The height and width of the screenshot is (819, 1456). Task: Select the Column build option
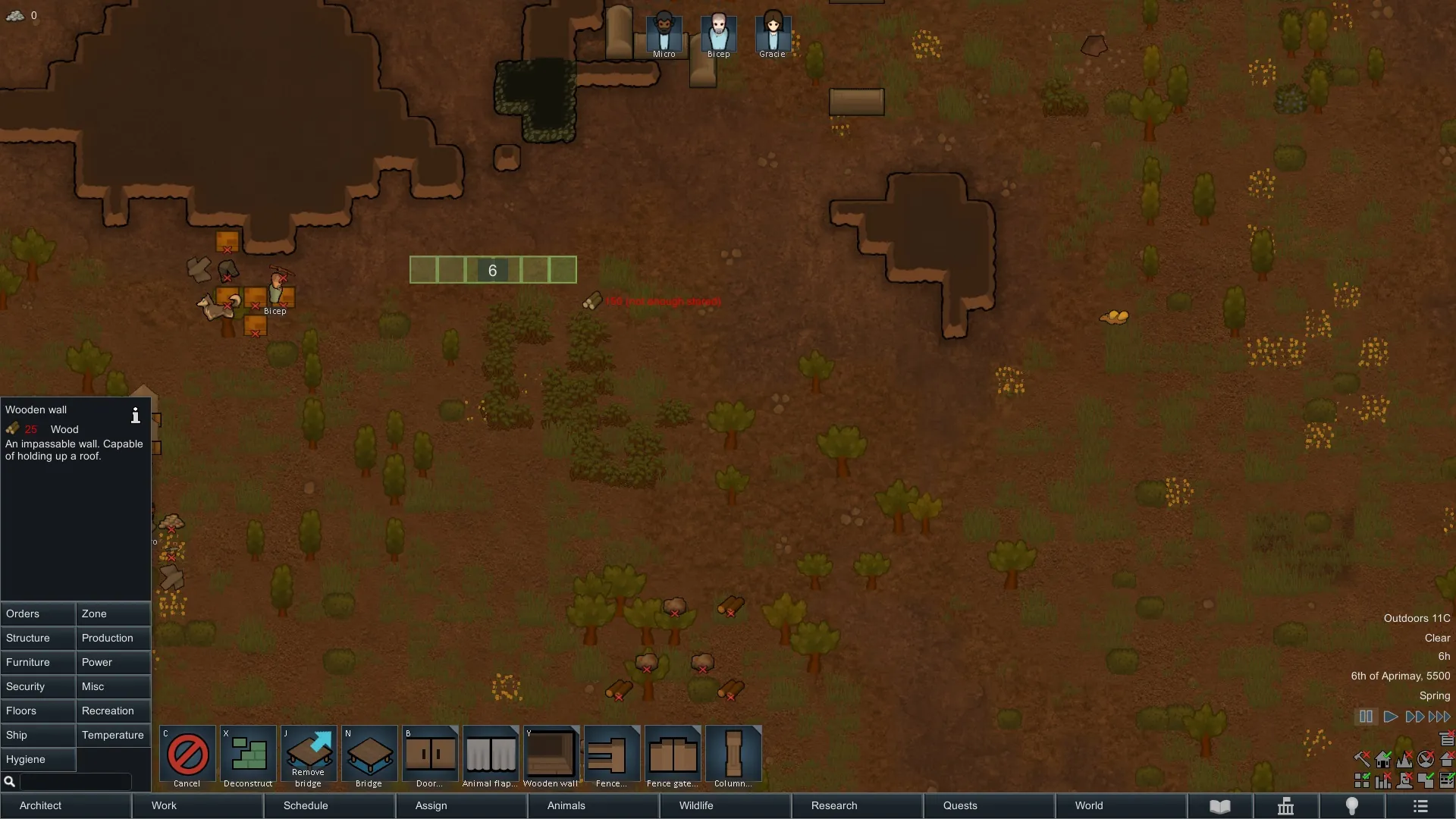point(733,757)
